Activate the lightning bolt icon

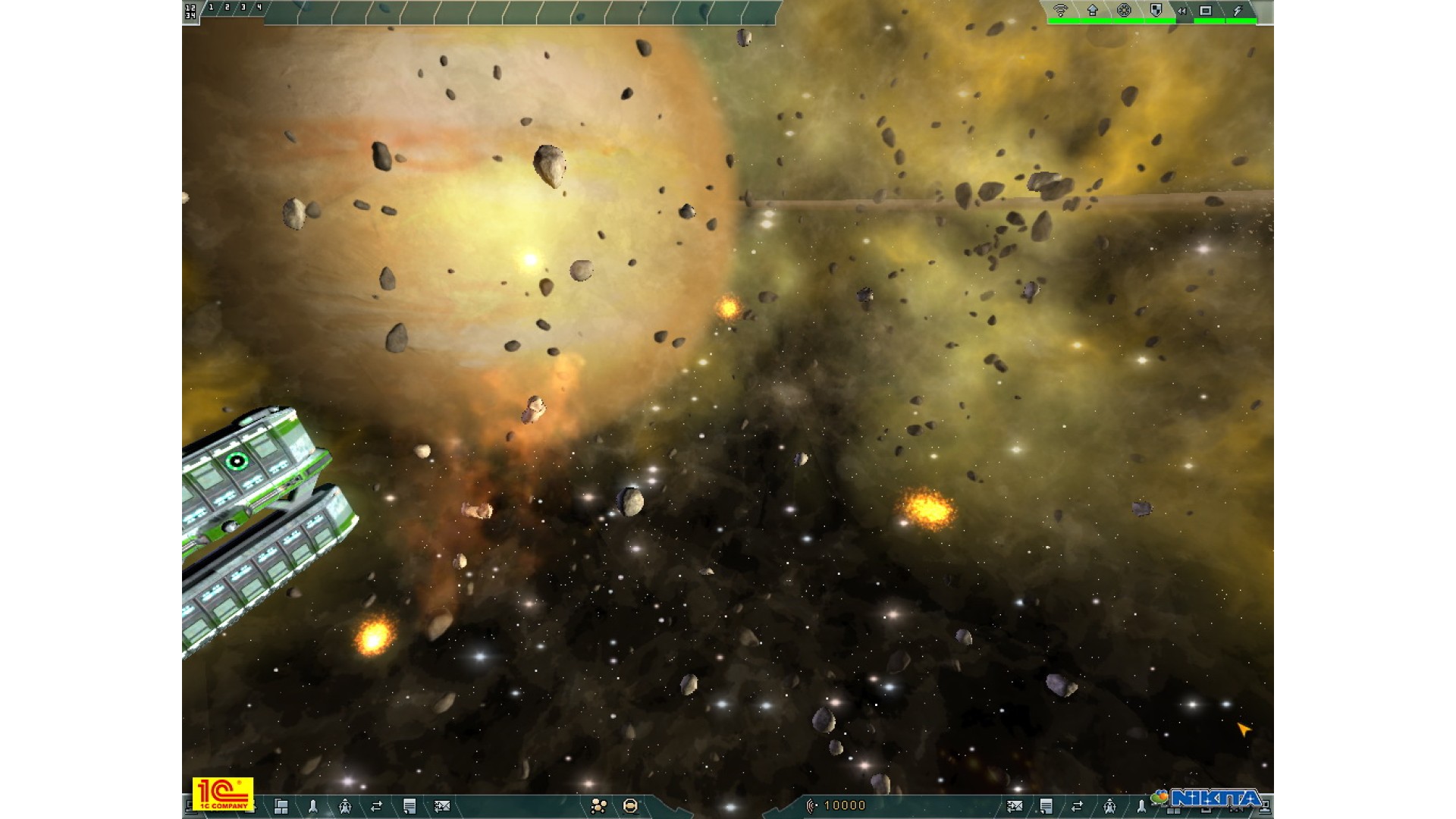pos(1238,11)
